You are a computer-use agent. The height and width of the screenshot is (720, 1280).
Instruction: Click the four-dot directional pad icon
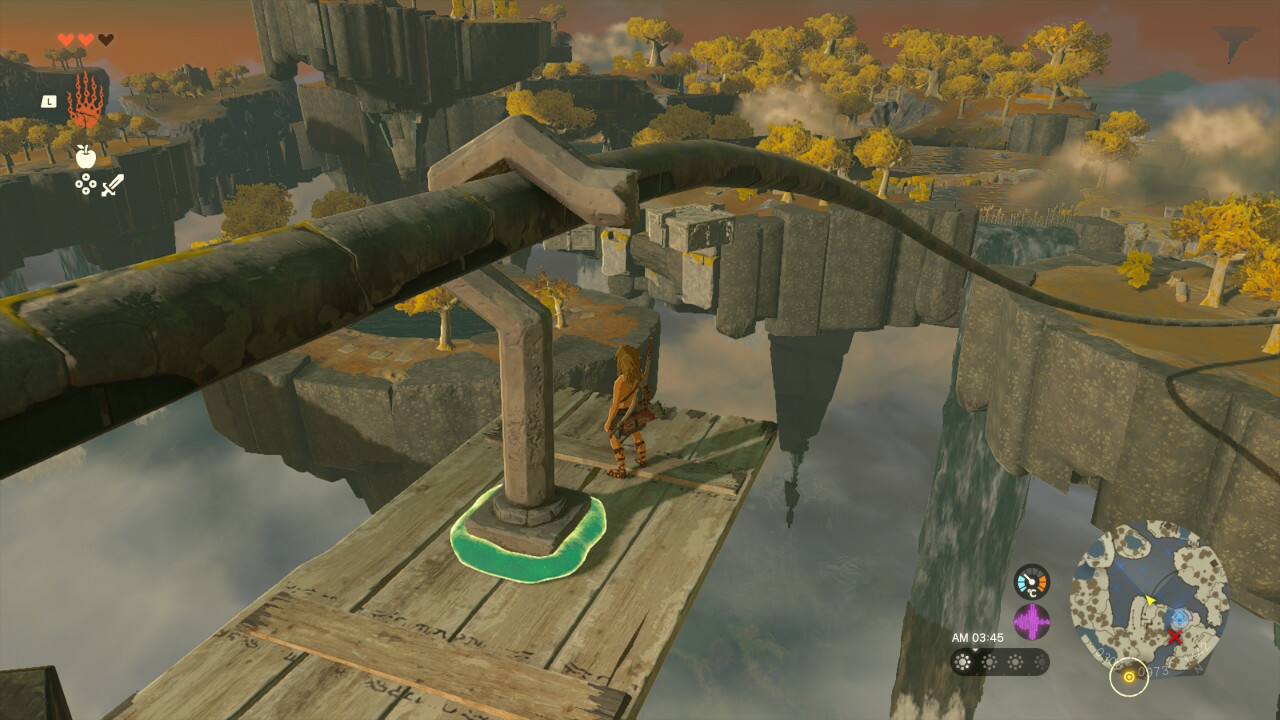pyautogui.click(x=86, y=184)
